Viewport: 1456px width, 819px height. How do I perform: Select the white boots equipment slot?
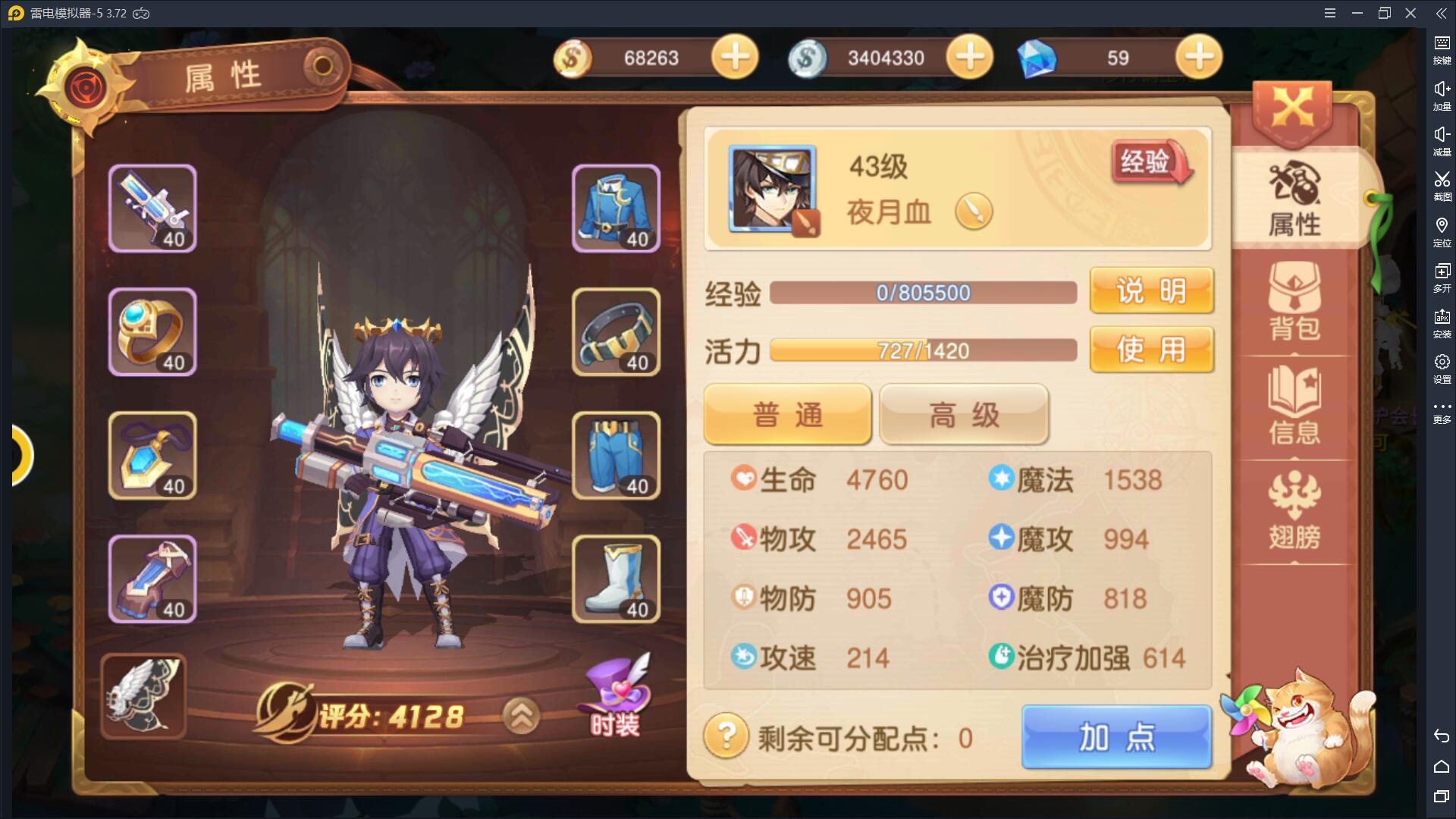[x=616, y=579]
